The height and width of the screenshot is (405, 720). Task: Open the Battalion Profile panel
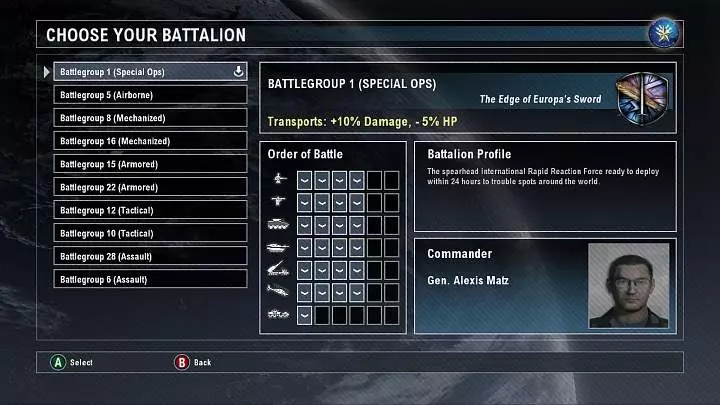point(544,186)
